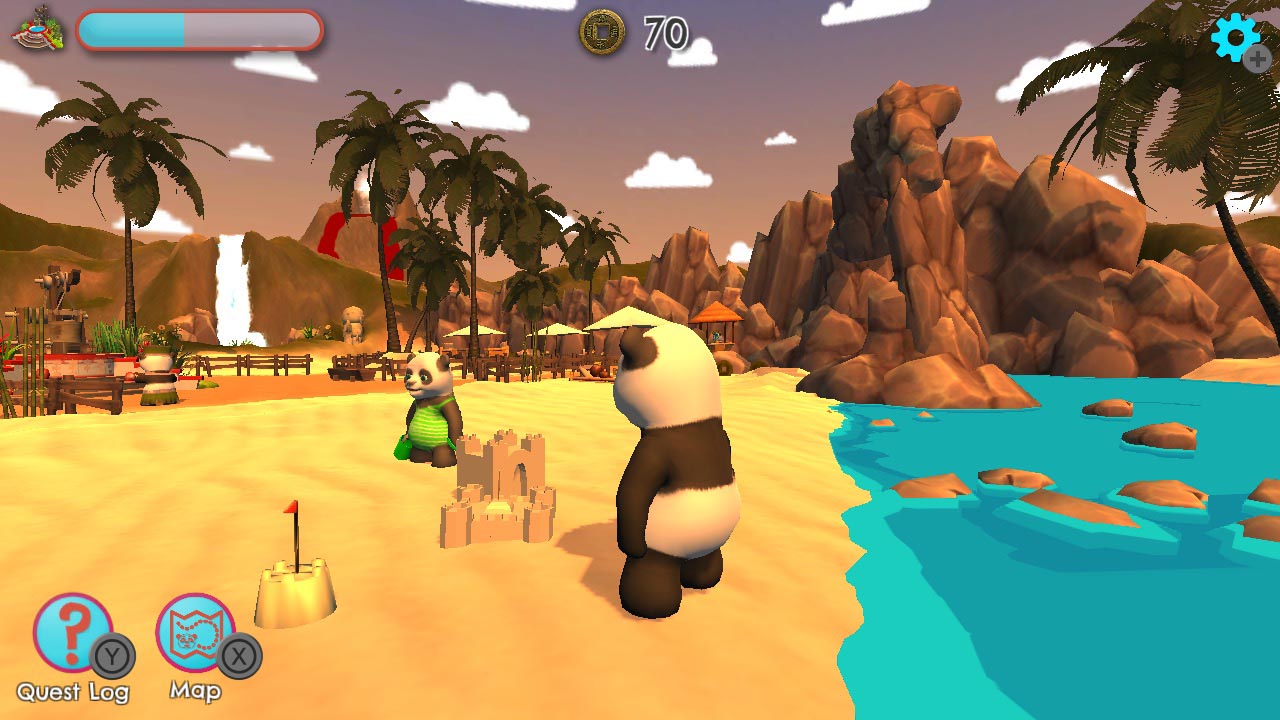
Task: Select the large sandcastle
Action: tap(500, 490)
